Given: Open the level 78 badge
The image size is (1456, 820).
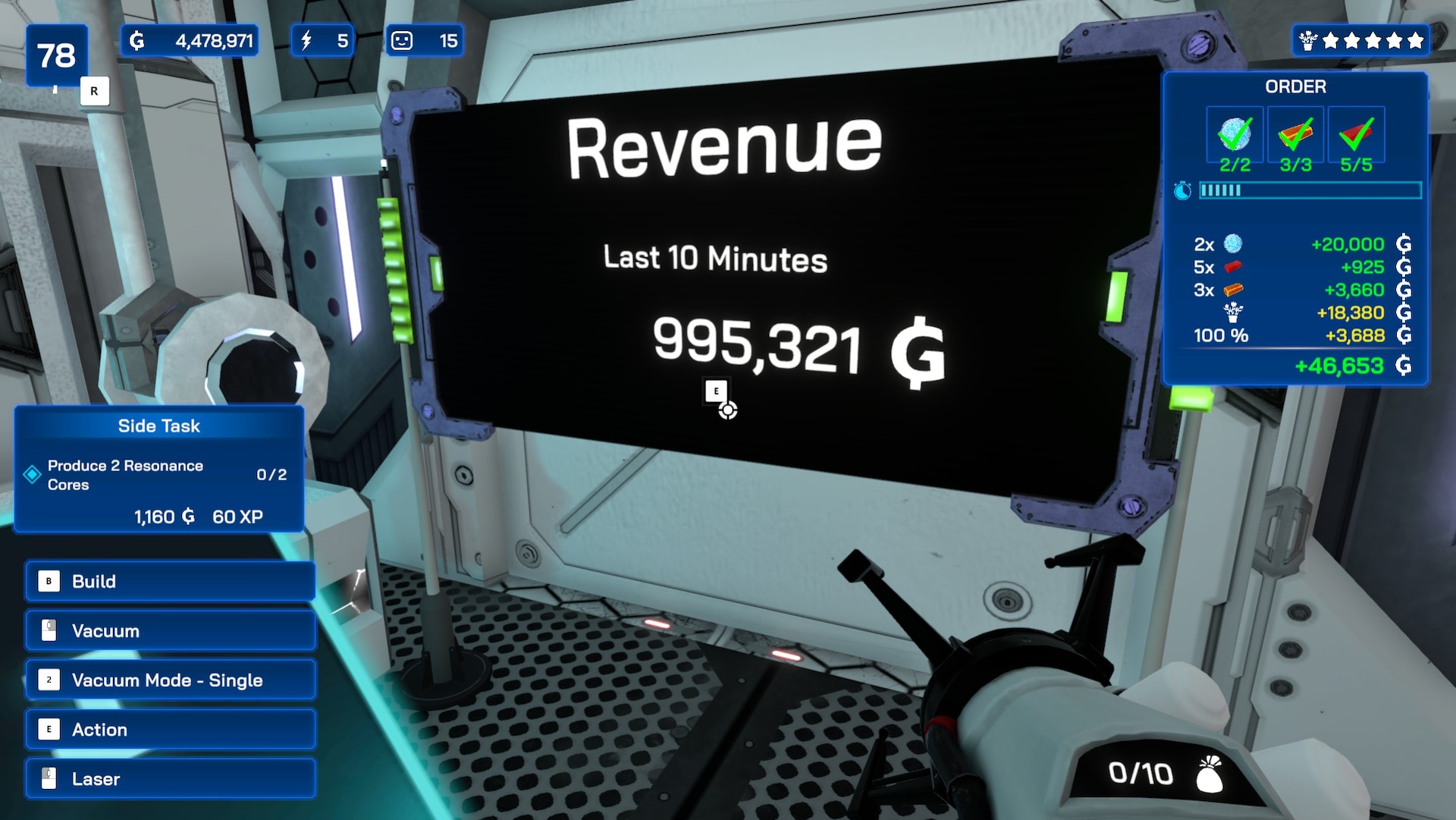Looking at the screenshot, I should point(56,55).
